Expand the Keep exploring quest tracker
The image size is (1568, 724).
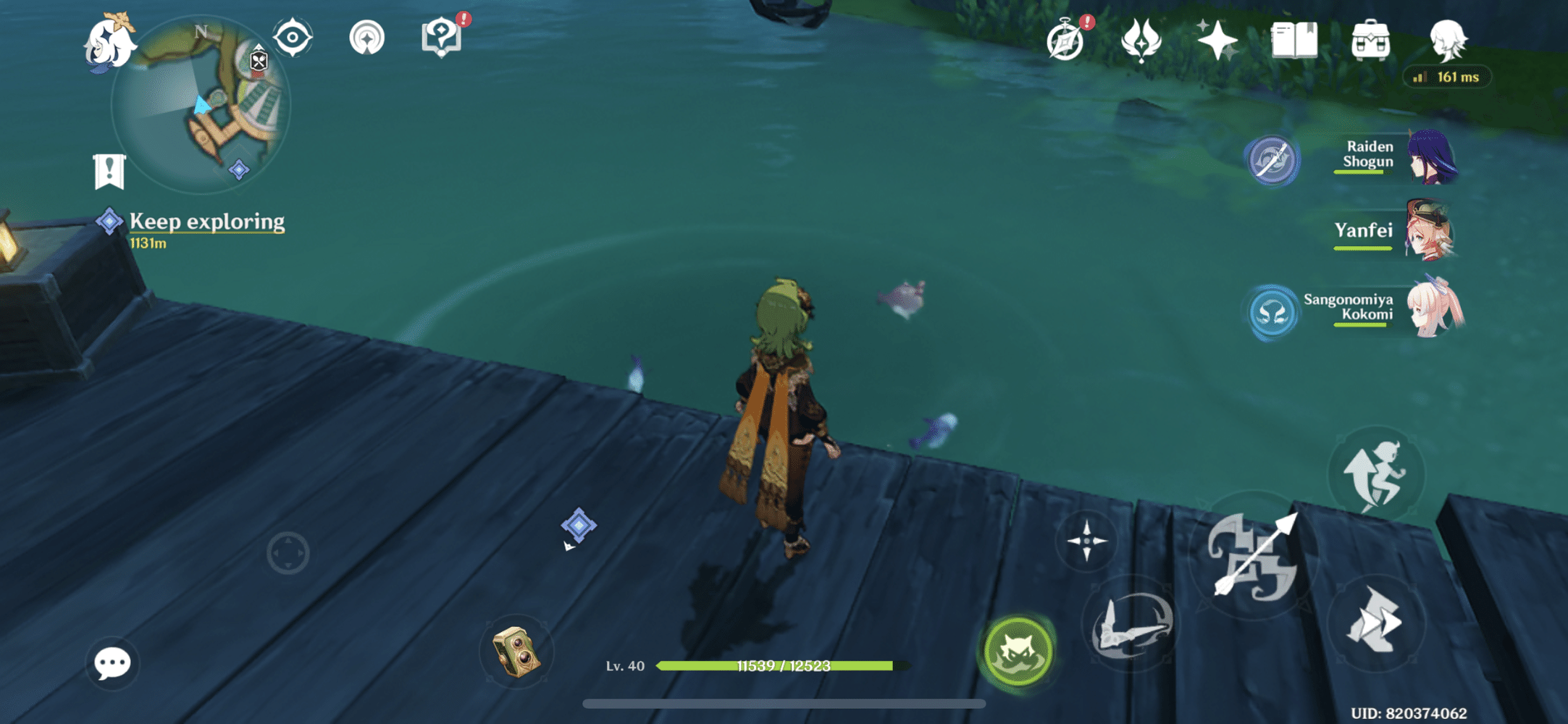tap(206, 222)
